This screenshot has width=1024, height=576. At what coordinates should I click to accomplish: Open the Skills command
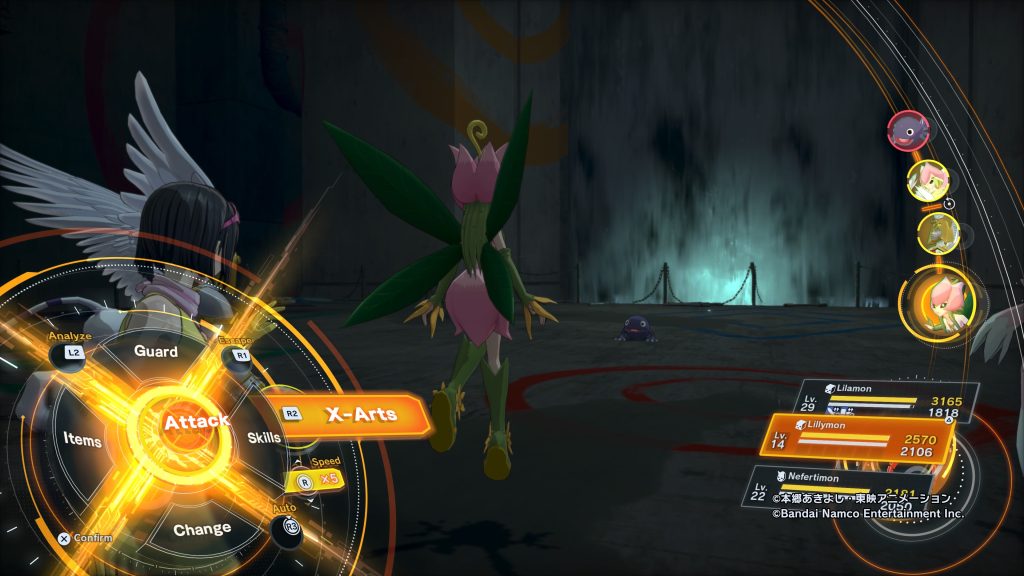click(x=264, y=437)
